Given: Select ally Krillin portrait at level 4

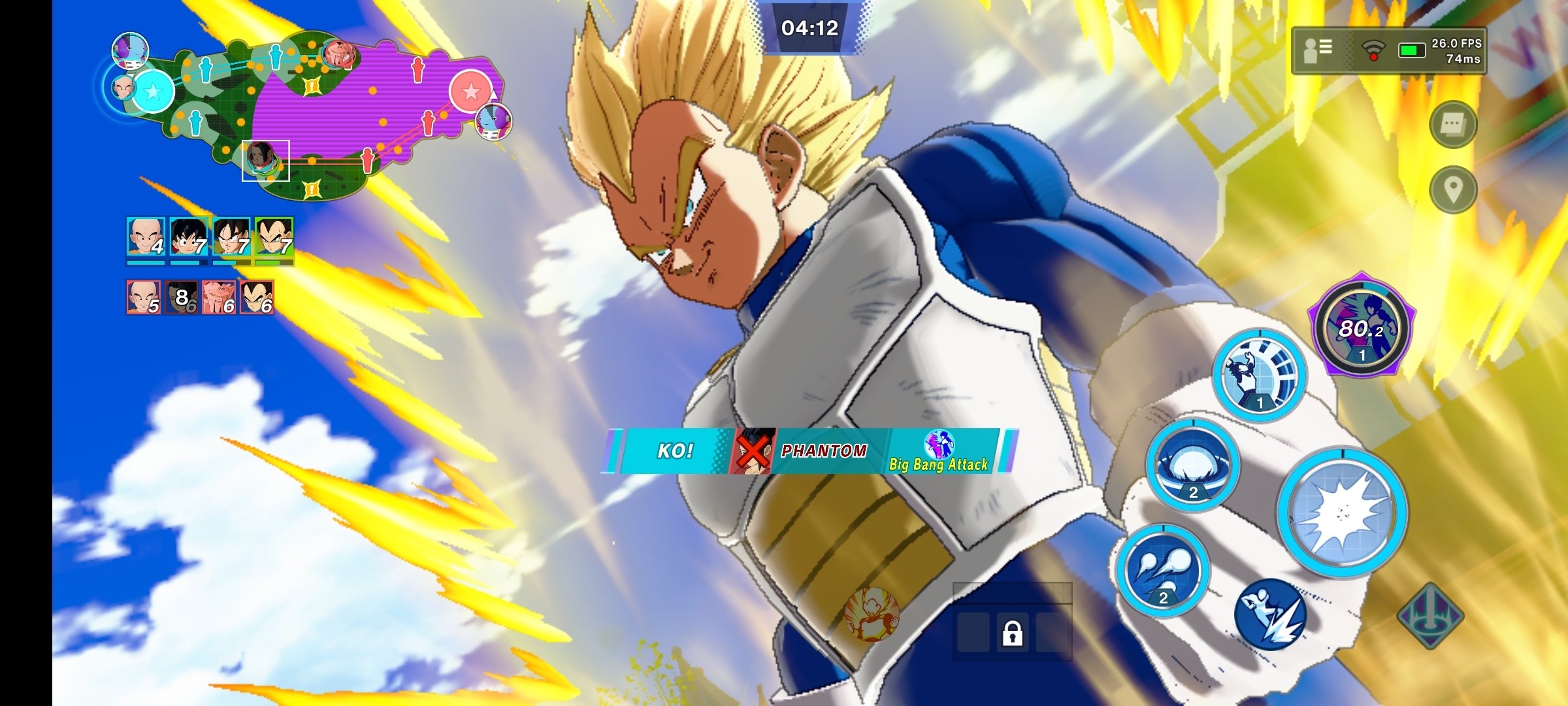Looking at the screenshot, I should click(145, 237).
